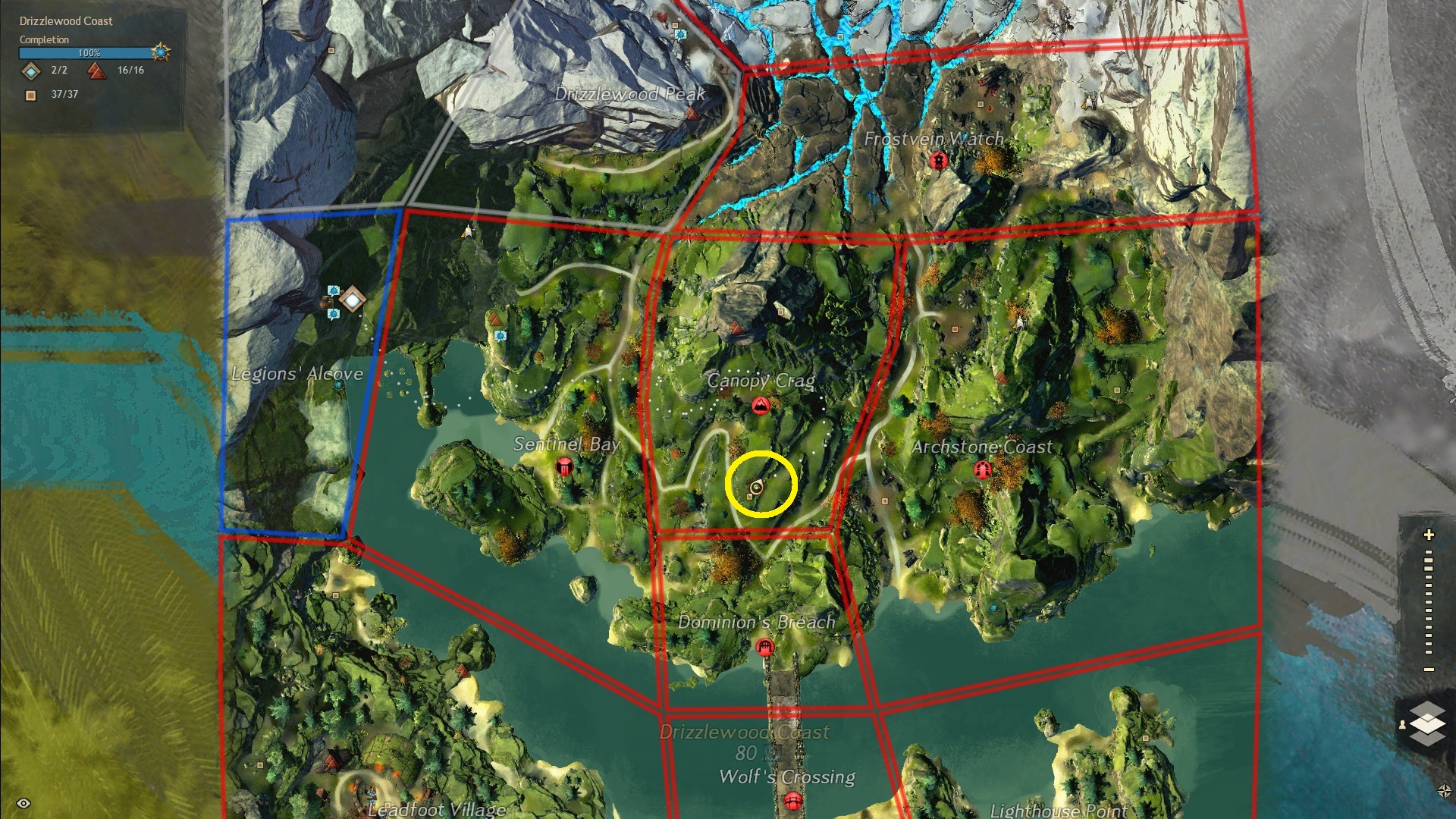Choose the Sentinel Bay waypoint marker

point(564,466)
